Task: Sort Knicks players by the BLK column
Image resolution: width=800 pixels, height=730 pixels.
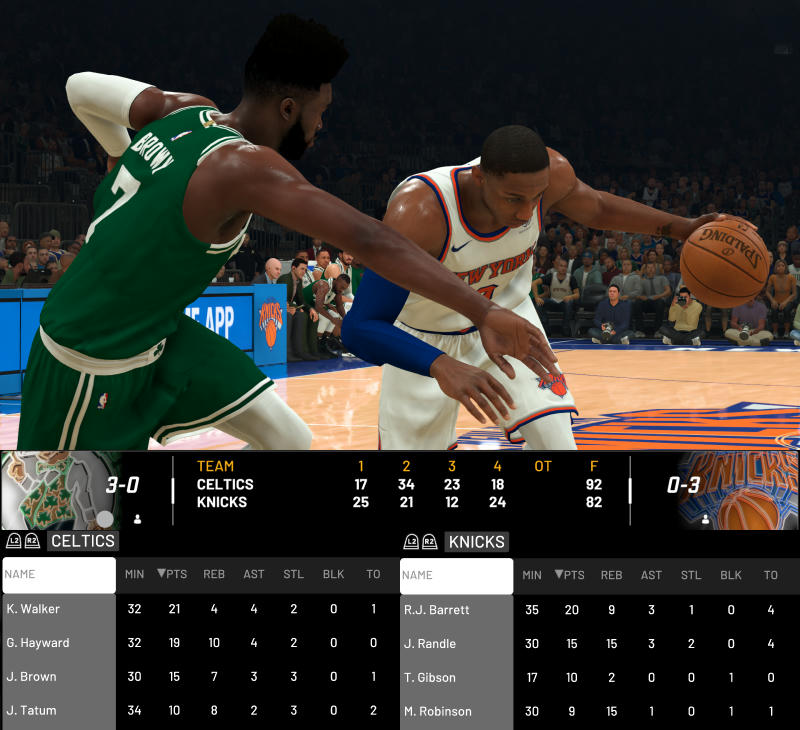Action: pos(731,575)
